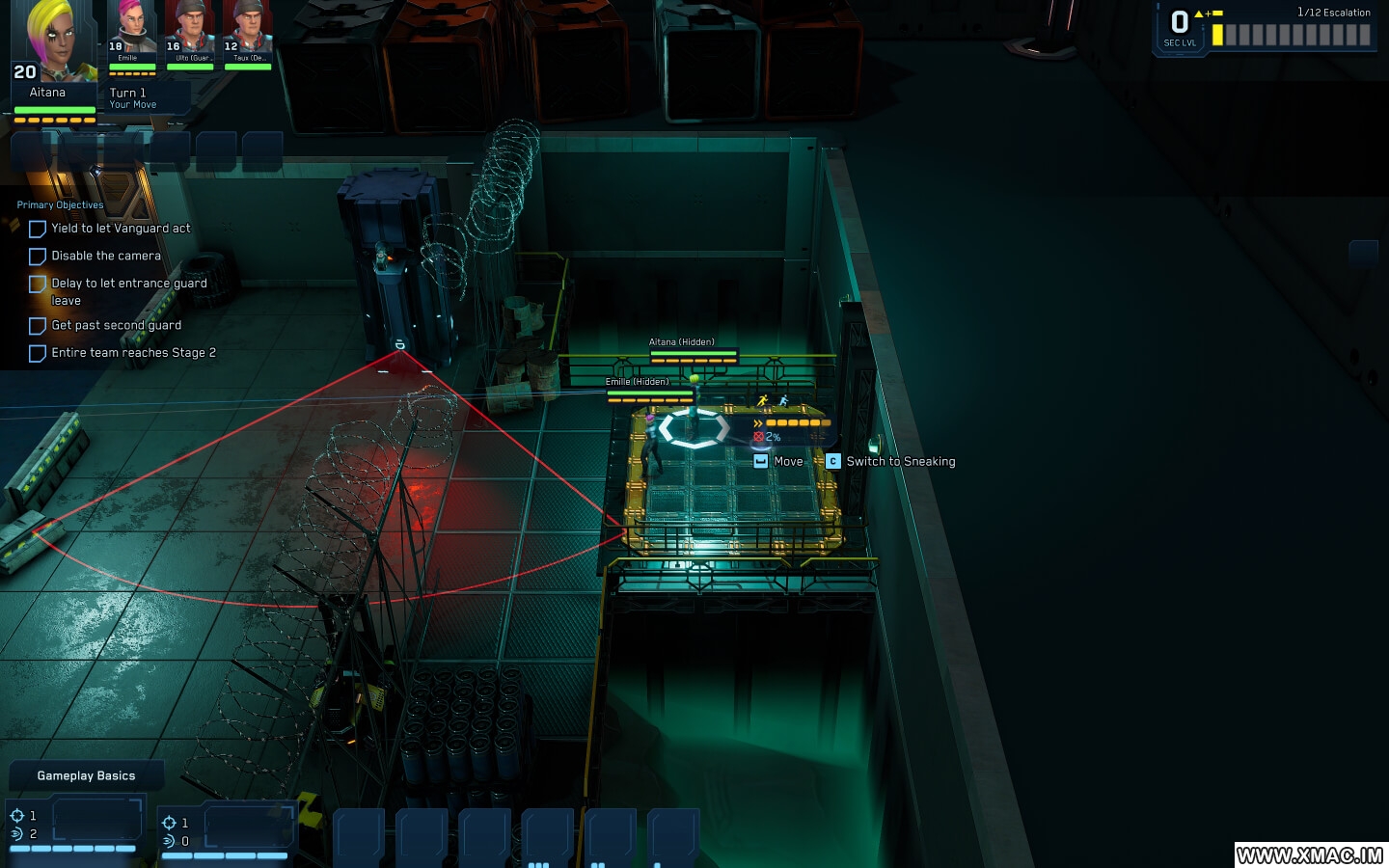The width and height of the screenshot is (1389, 868).
Task: Click the crosshair attack icon on Aitana's action bar
Action: [x=16, y=816]
